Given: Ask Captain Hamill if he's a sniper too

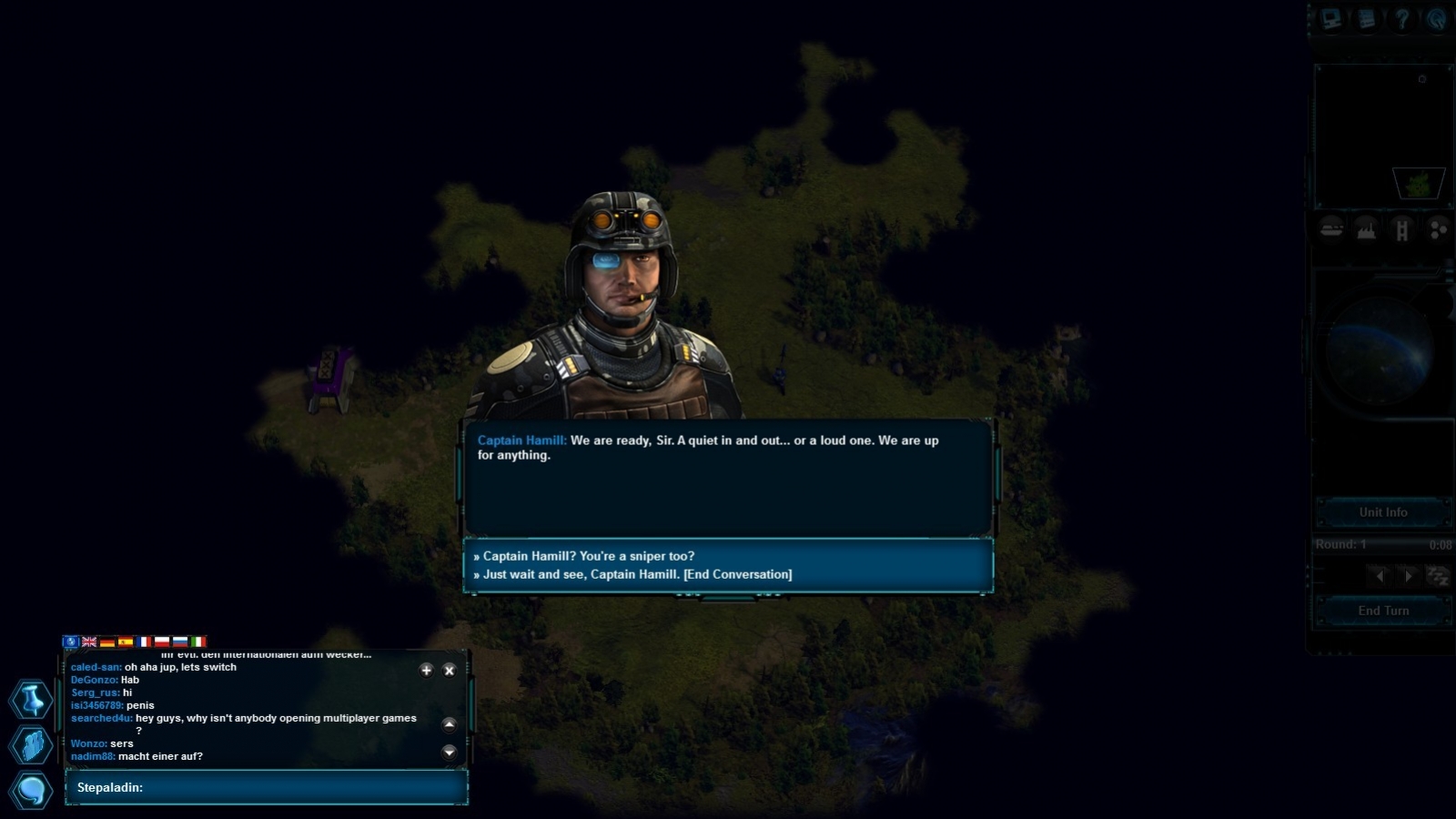Looking at the screenshot, I should click(588, 556).
